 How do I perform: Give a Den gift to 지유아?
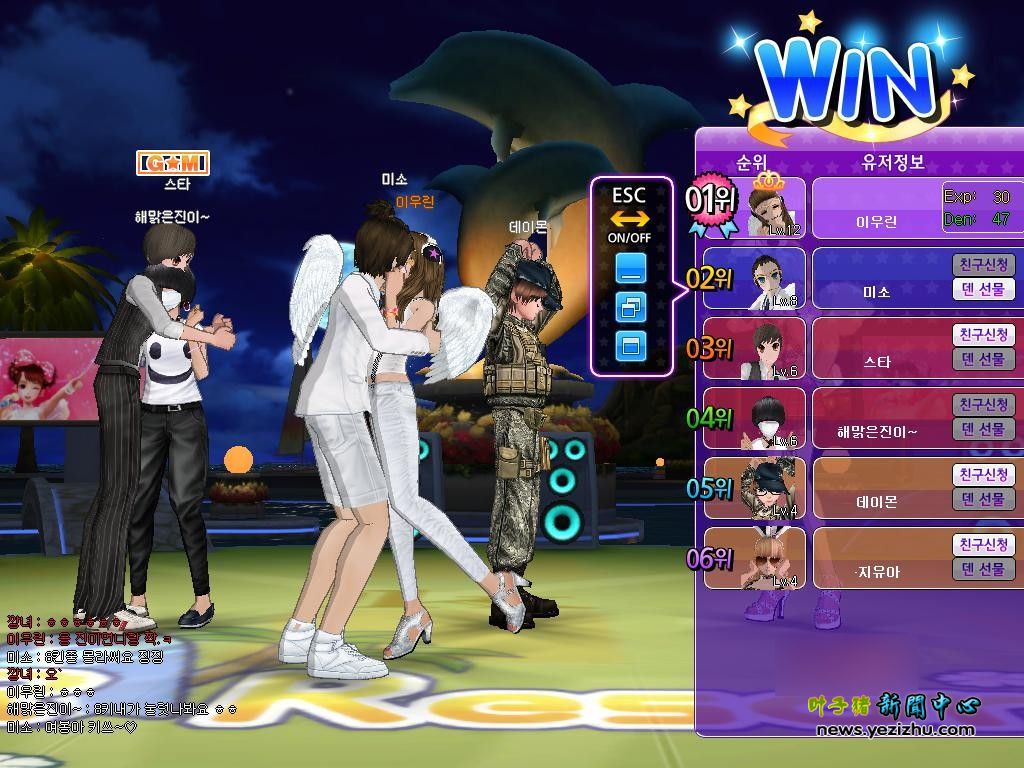coord(983,569)
